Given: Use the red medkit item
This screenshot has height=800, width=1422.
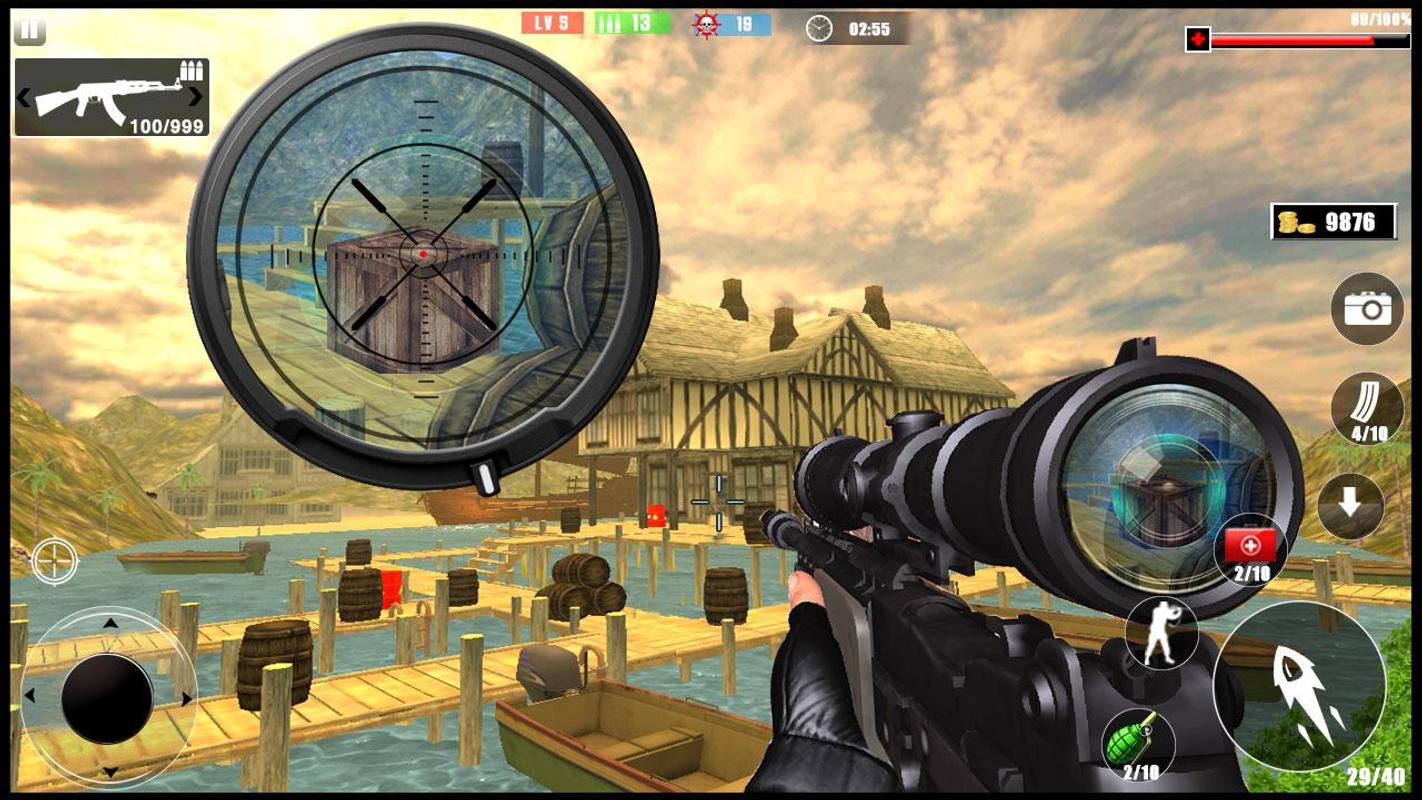Looking at the screenshot, I should tap(1250, 550).
